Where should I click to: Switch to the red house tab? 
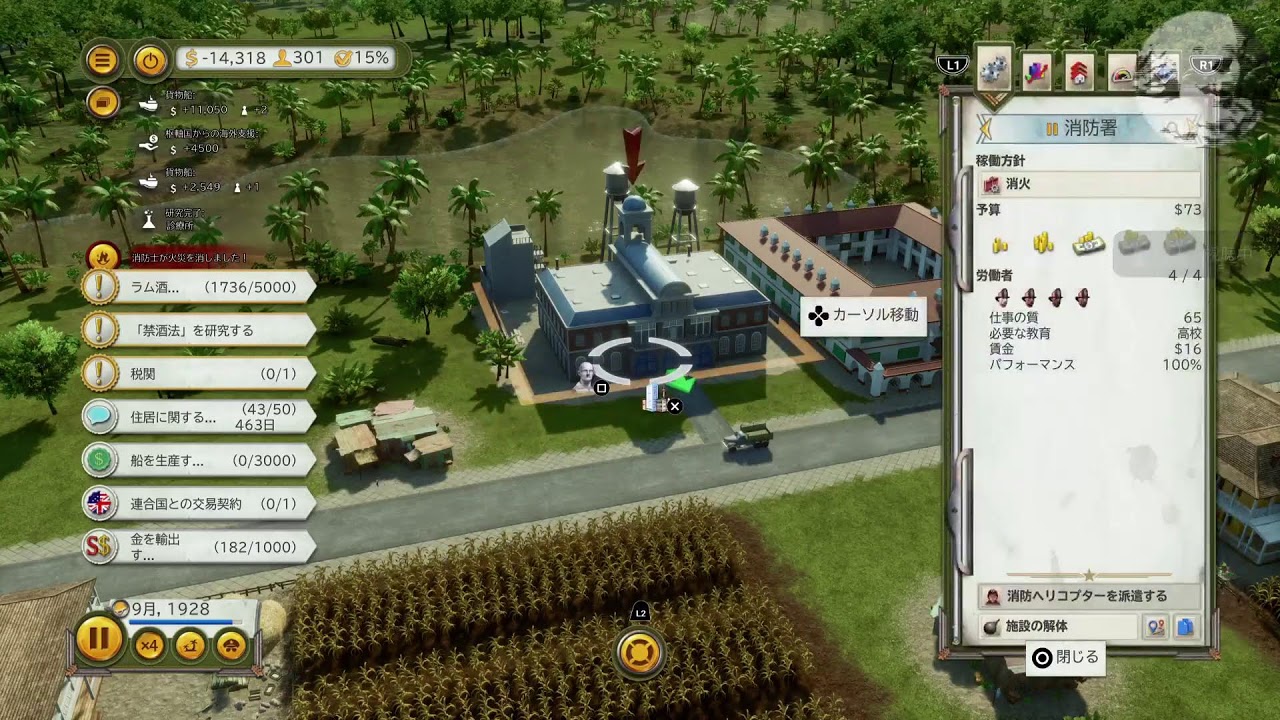pos(1079,72)
